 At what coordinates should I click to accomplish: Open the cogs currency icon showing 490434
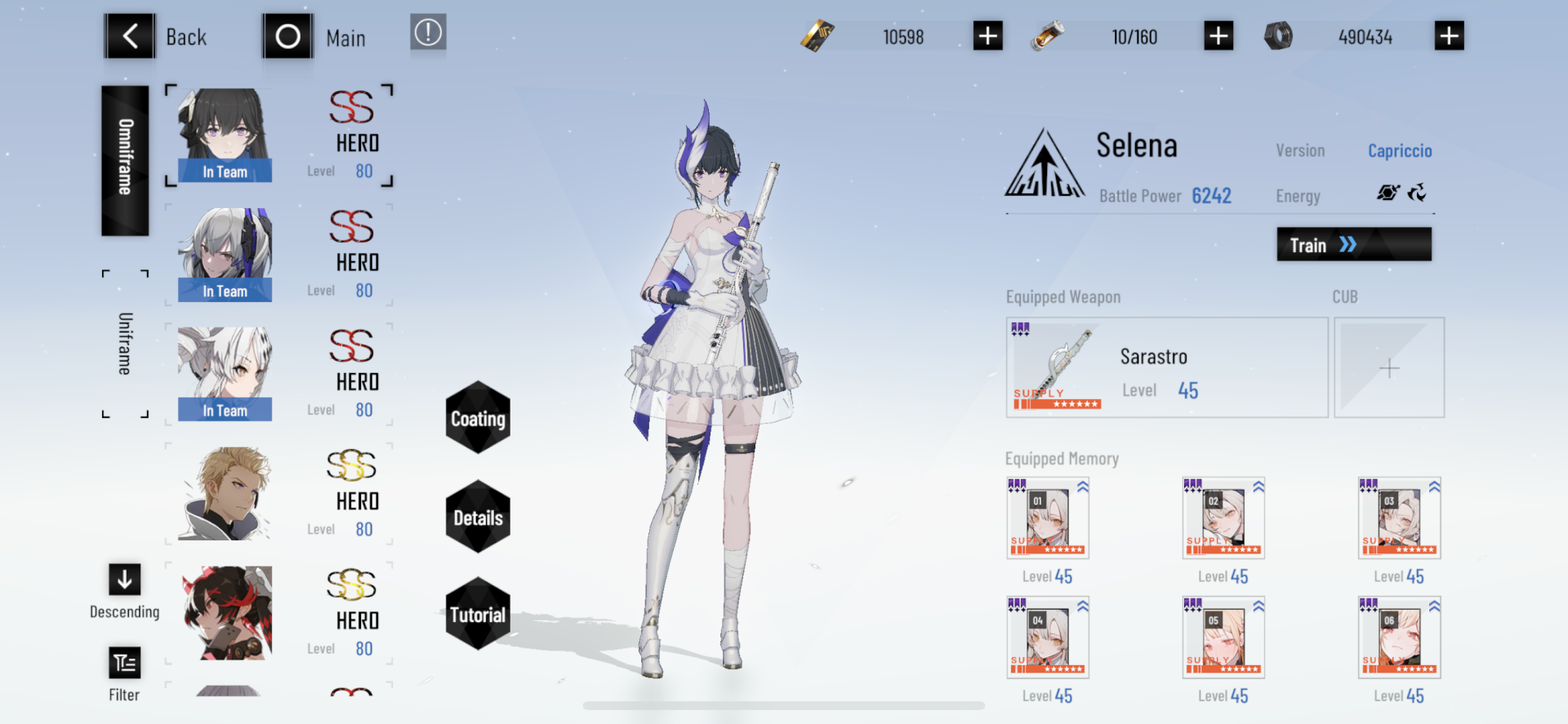click(x=1280, y=36)
